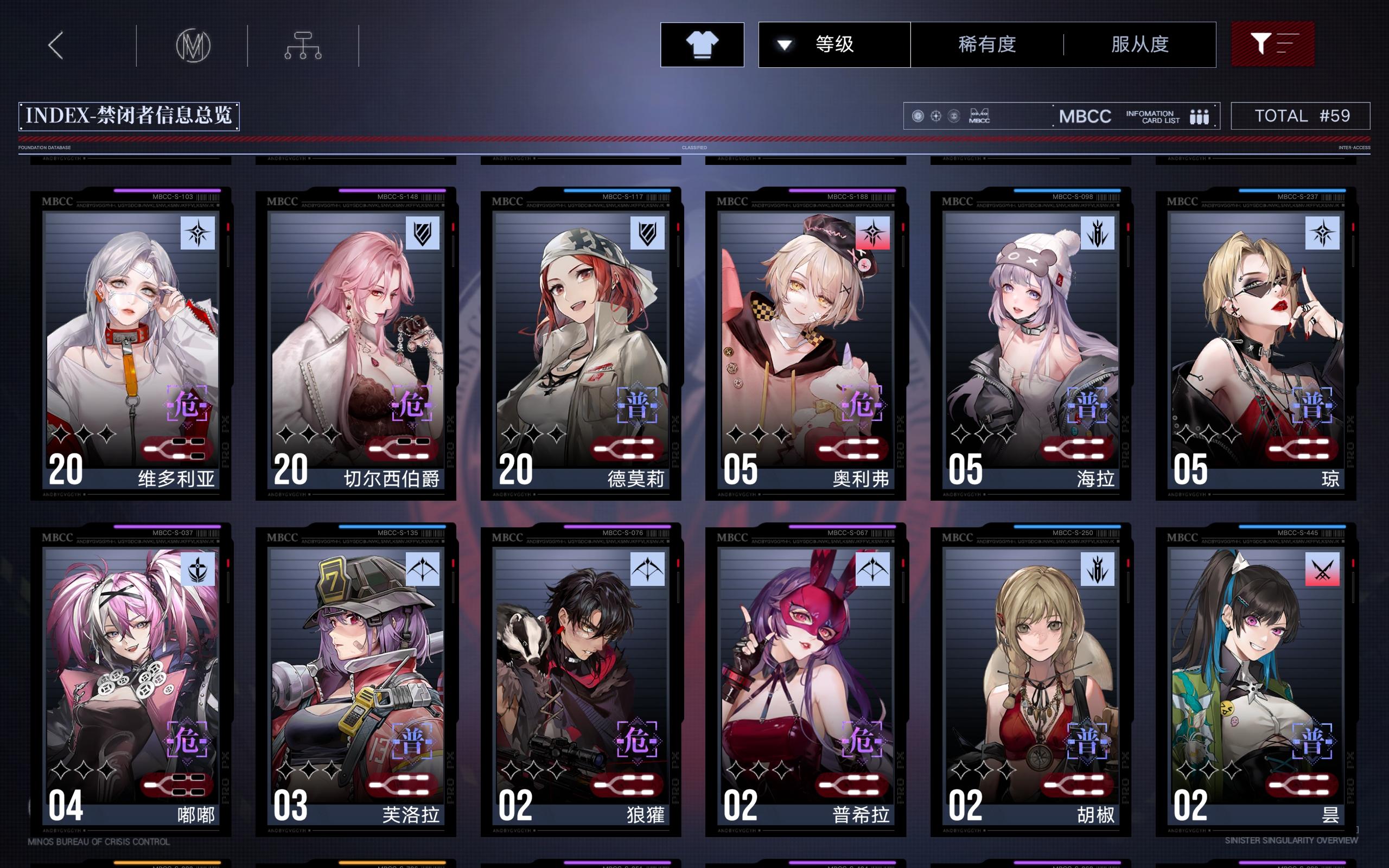Toggle the 普 badge on 德莫莉's card
The height and width of the screenshot is (868, 1389).
coord(639,404)
